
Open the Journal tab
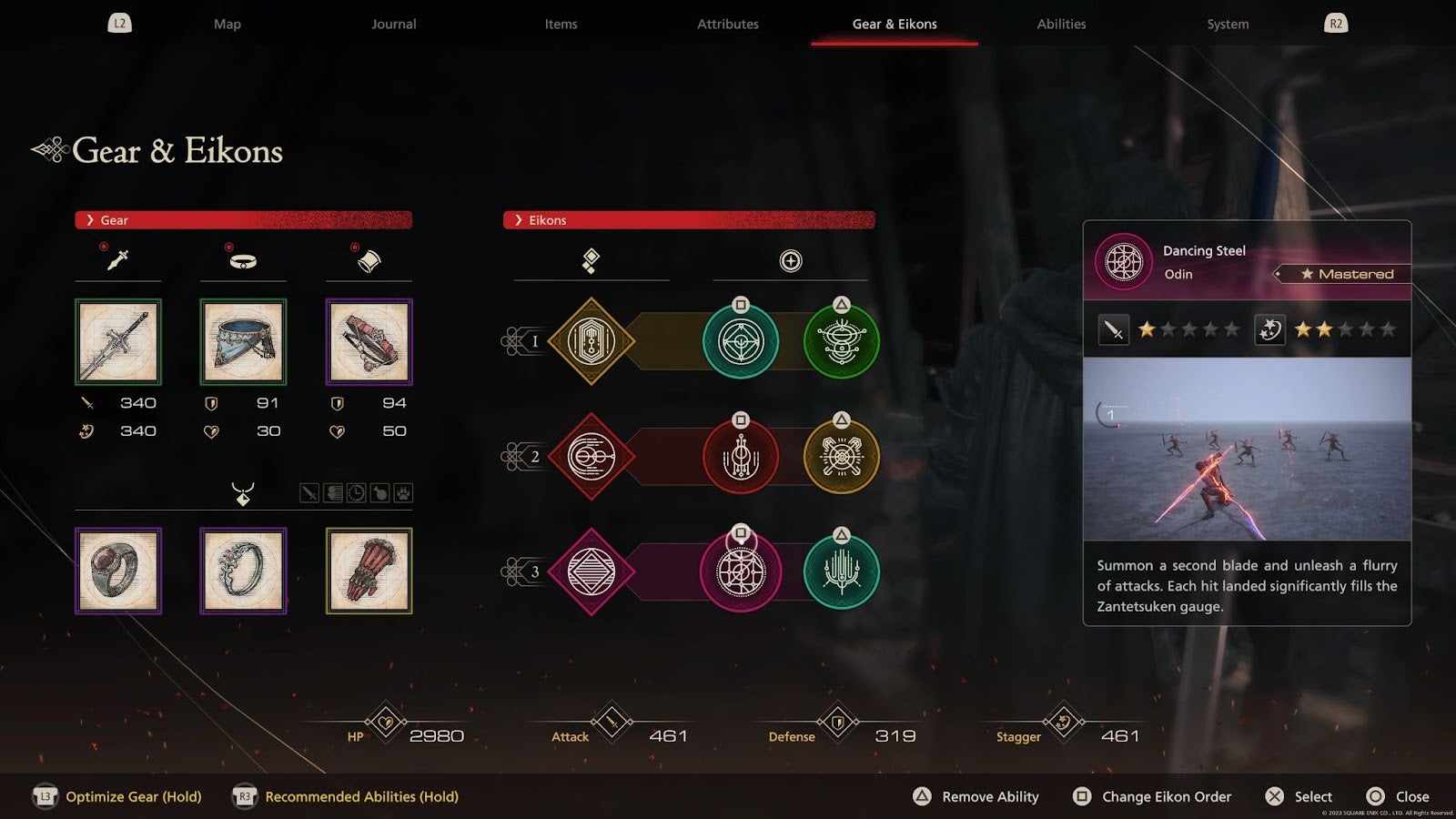393,25
